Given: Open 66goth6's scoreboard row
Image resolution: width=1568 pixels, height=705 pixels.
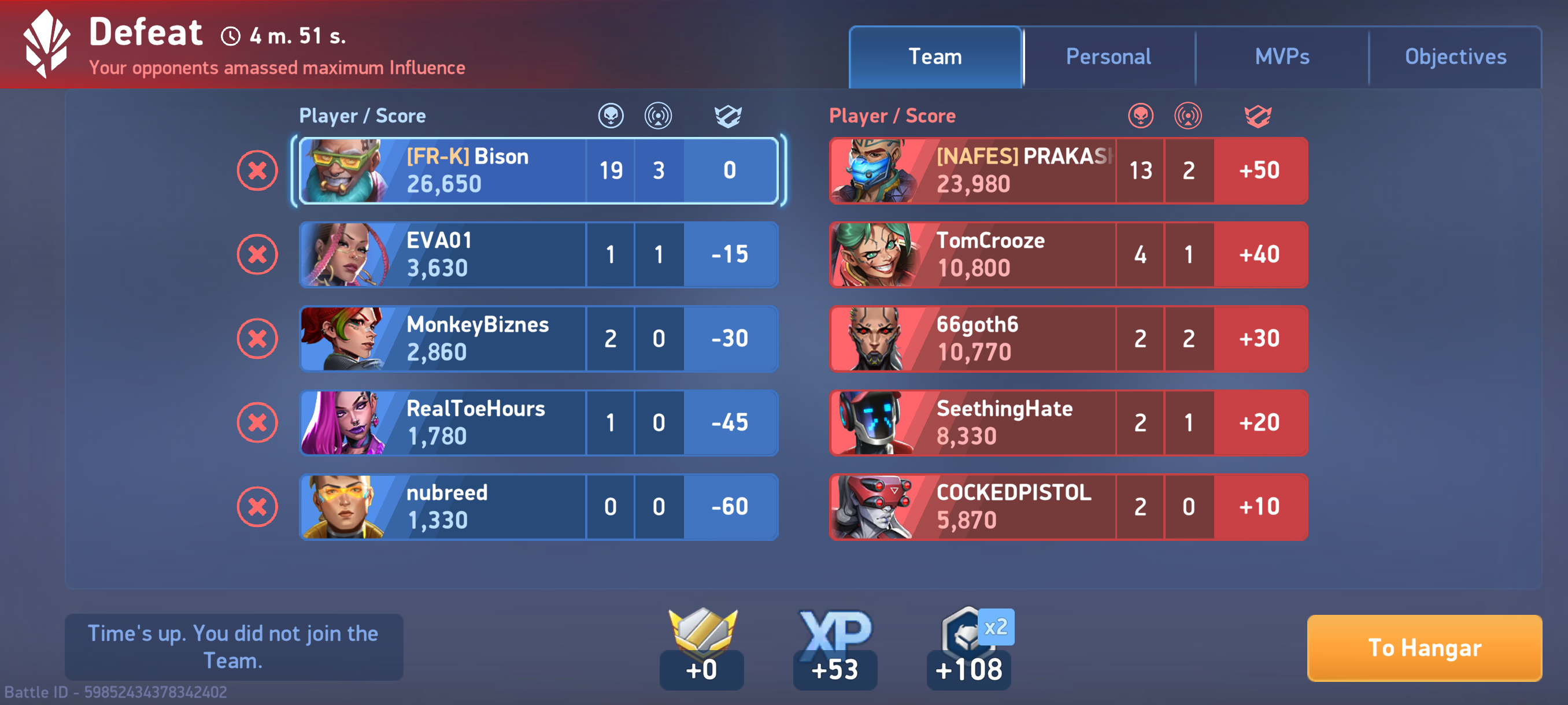Looking at the screenshot, I should click(x=1068, y=338).
